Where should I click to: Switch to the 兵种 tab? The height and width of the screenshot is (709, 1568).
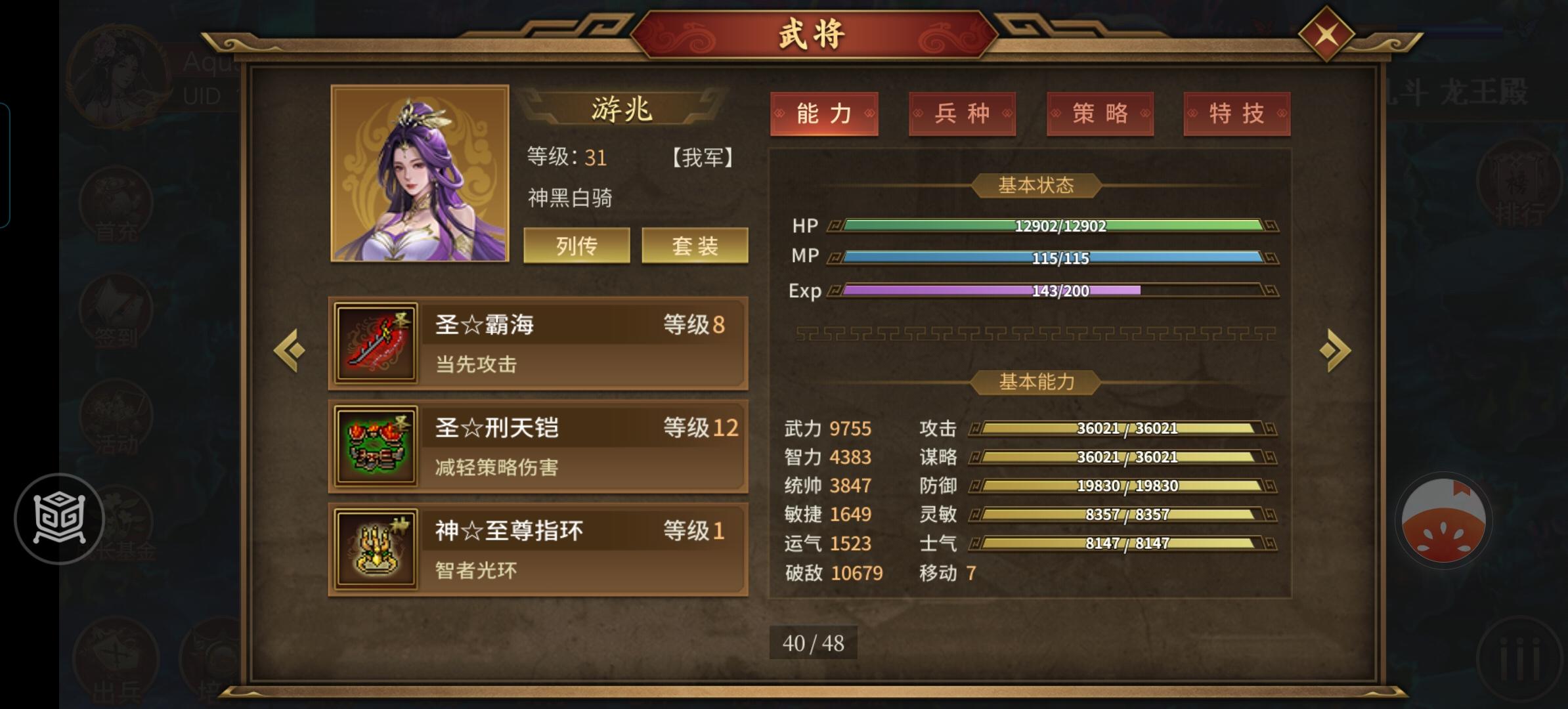pos(961,113)
